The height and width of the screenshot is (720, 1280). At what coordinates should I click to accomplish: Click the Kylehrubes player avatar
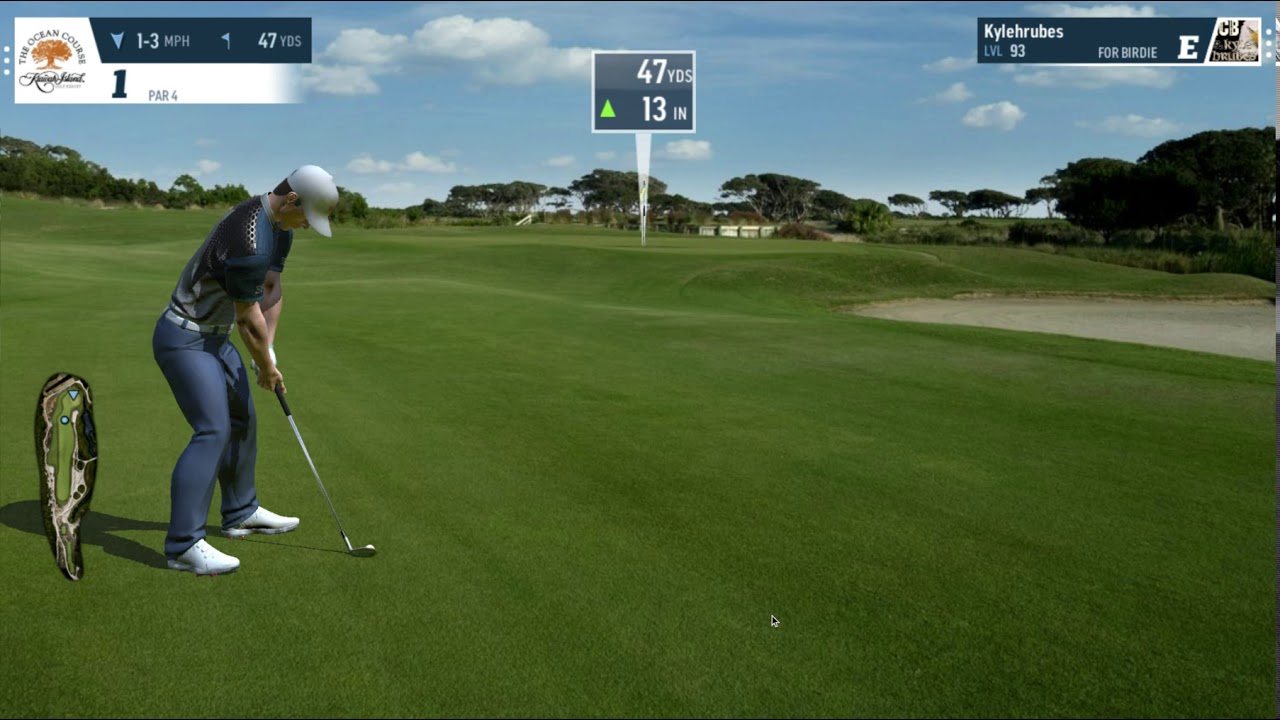(x=1235, y=41)
